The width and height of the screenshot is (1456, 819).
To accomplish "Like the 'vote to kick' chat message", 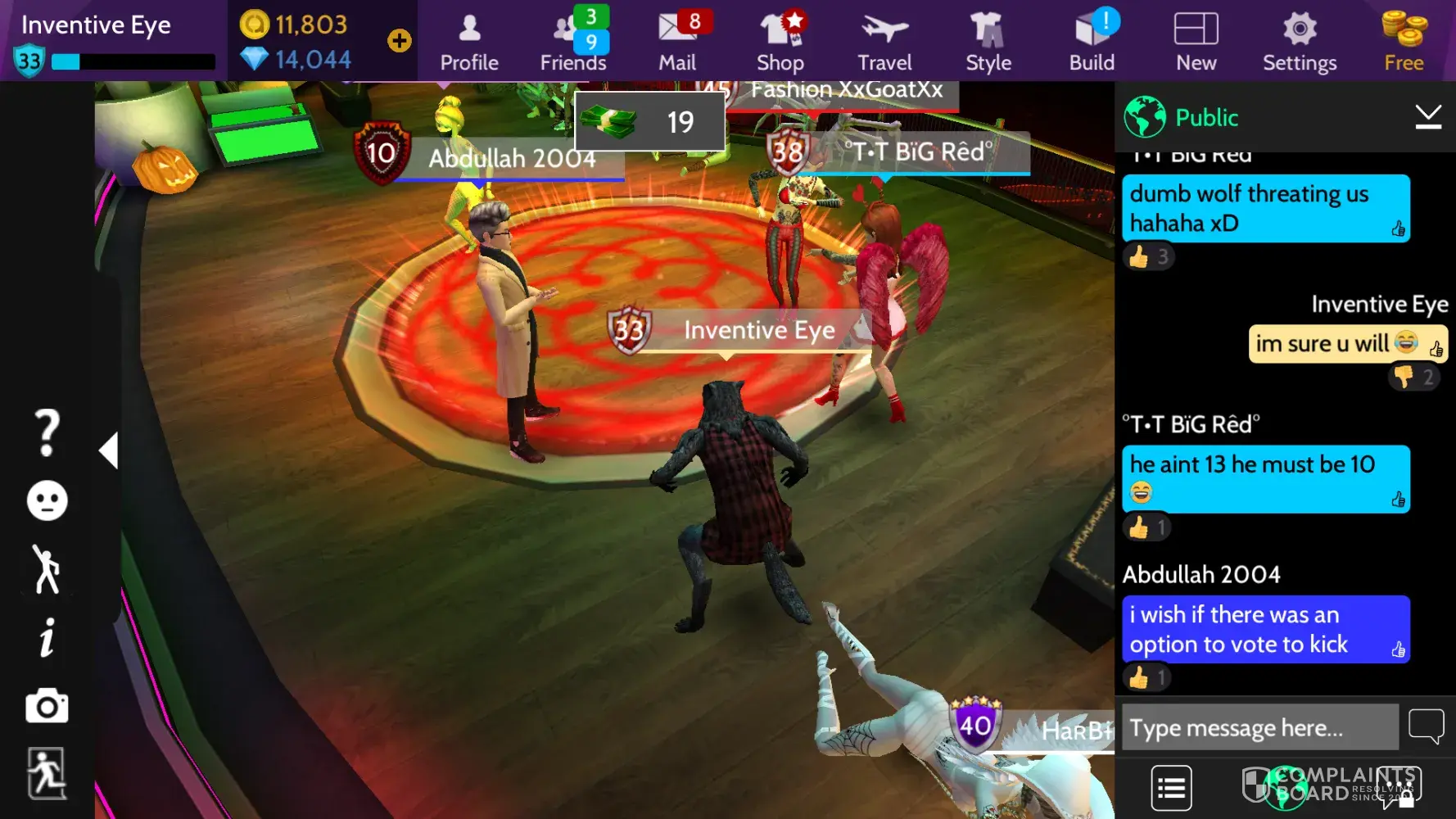I will (1399, 650).
